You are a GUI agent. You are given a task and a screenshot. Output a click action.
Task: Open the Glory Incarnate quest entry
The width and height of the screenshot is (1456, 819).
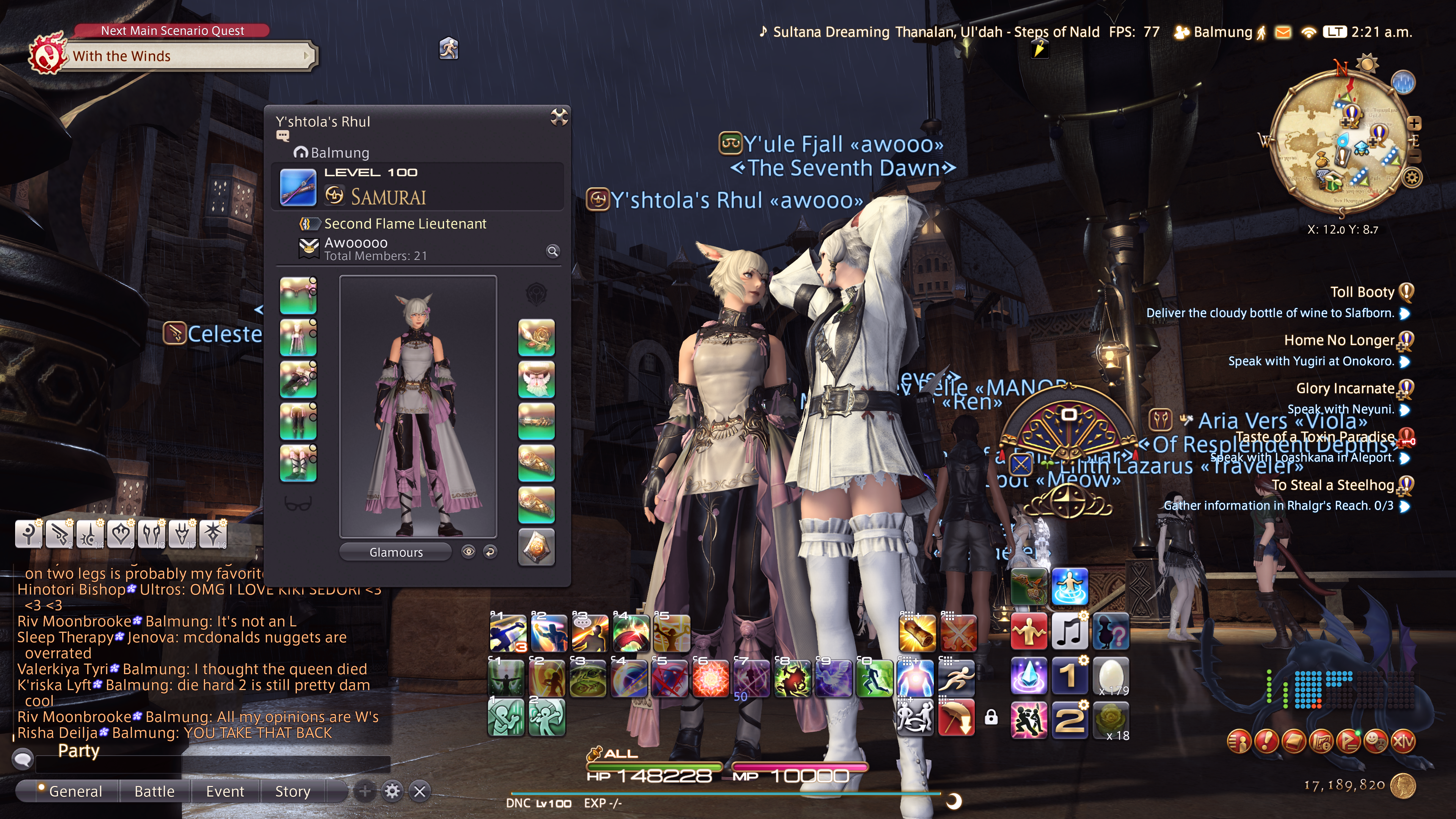[x=1345, y=388]
